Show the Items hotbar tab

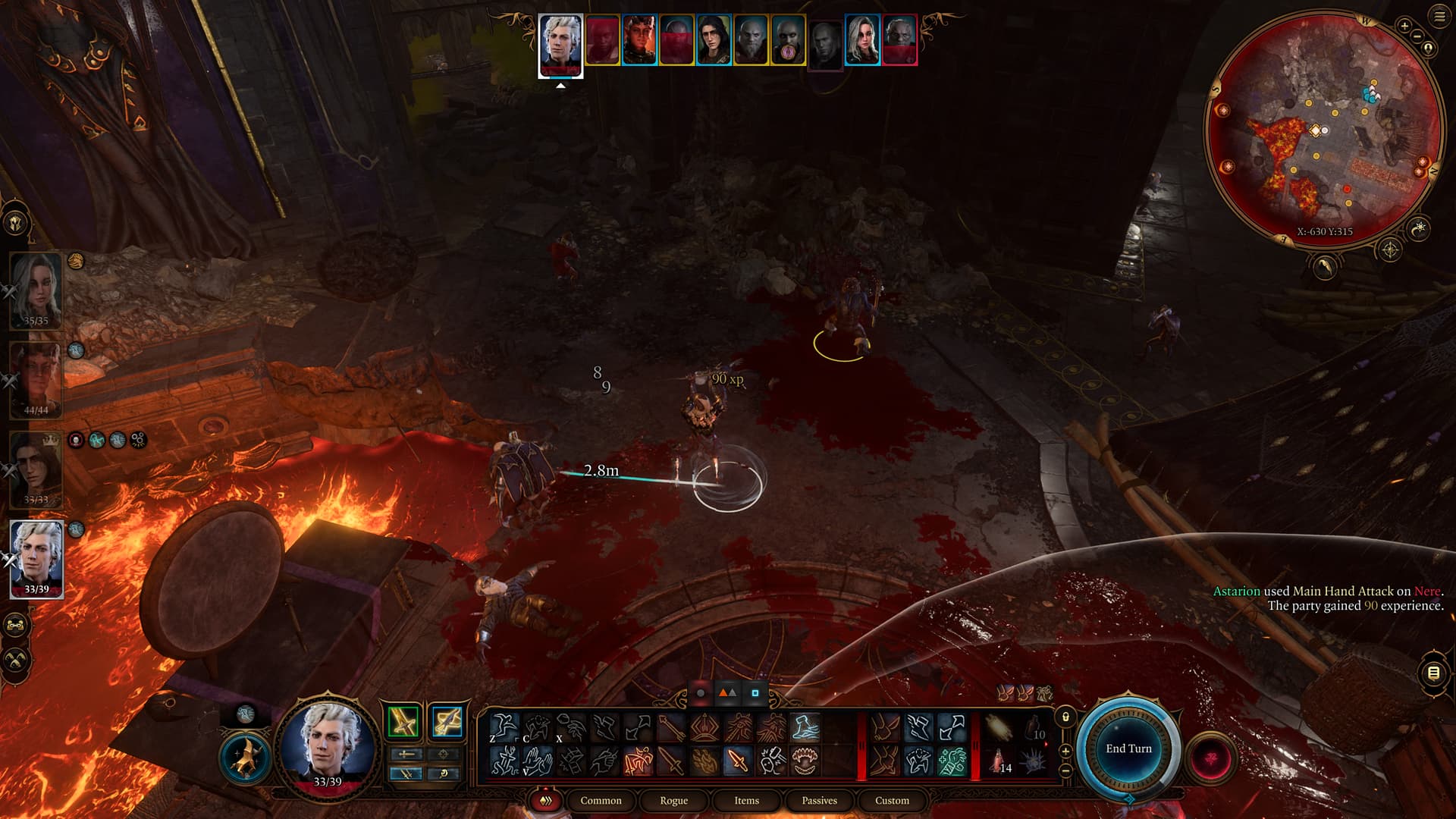click(x=746, y=800)
